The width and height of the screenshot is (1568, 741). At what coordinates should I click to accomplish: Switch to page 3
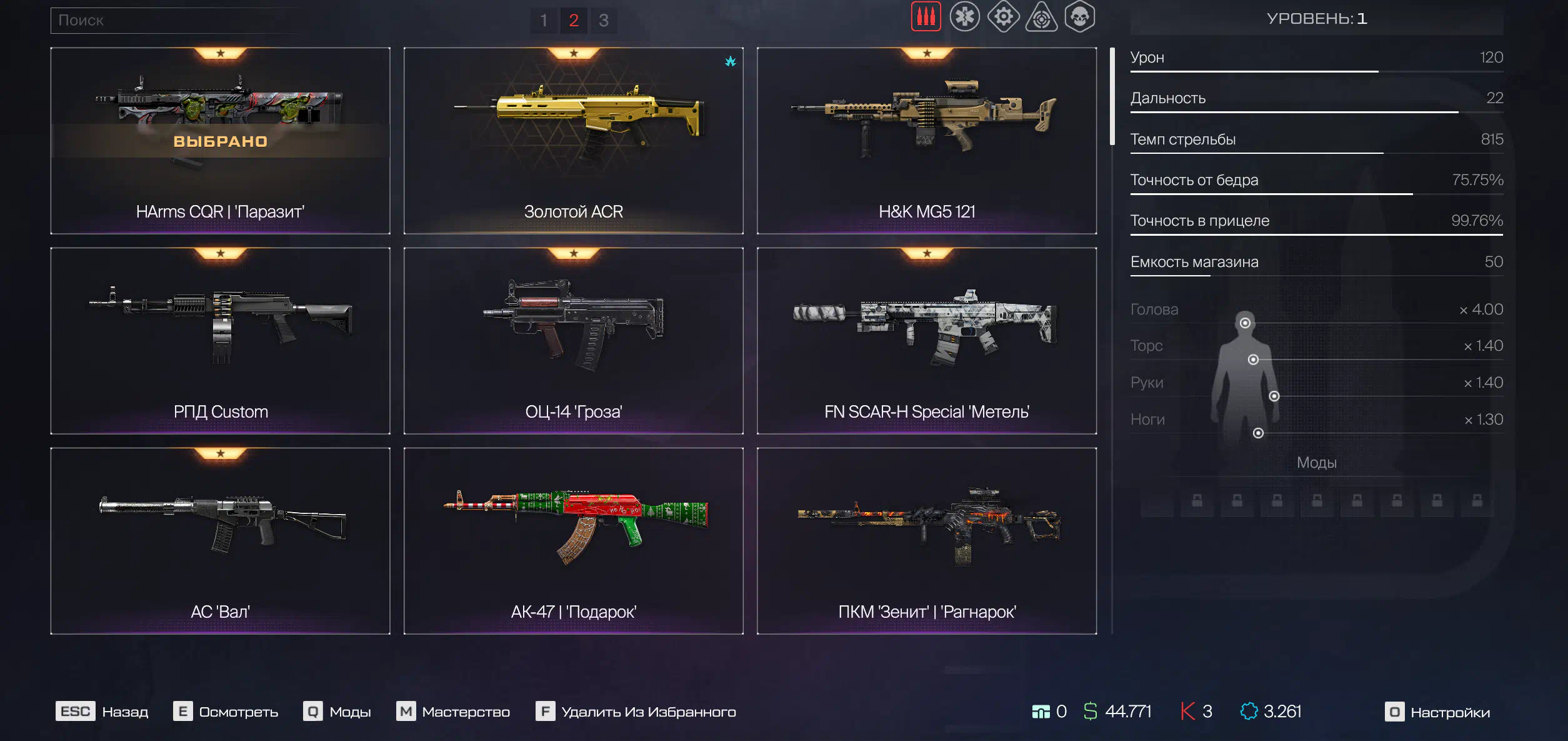coord(604,21)
